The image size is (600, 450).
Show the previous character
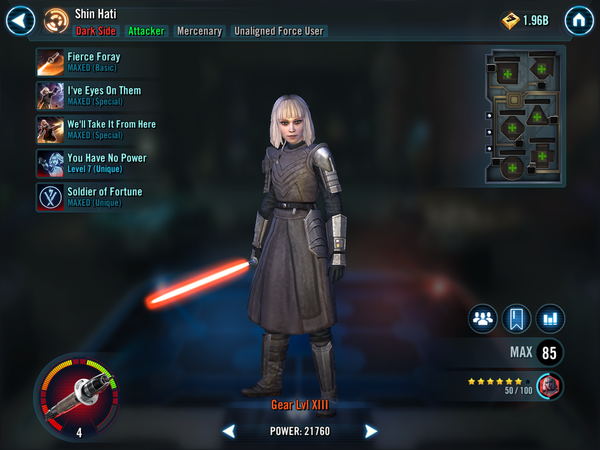click(x=229, y=431)
